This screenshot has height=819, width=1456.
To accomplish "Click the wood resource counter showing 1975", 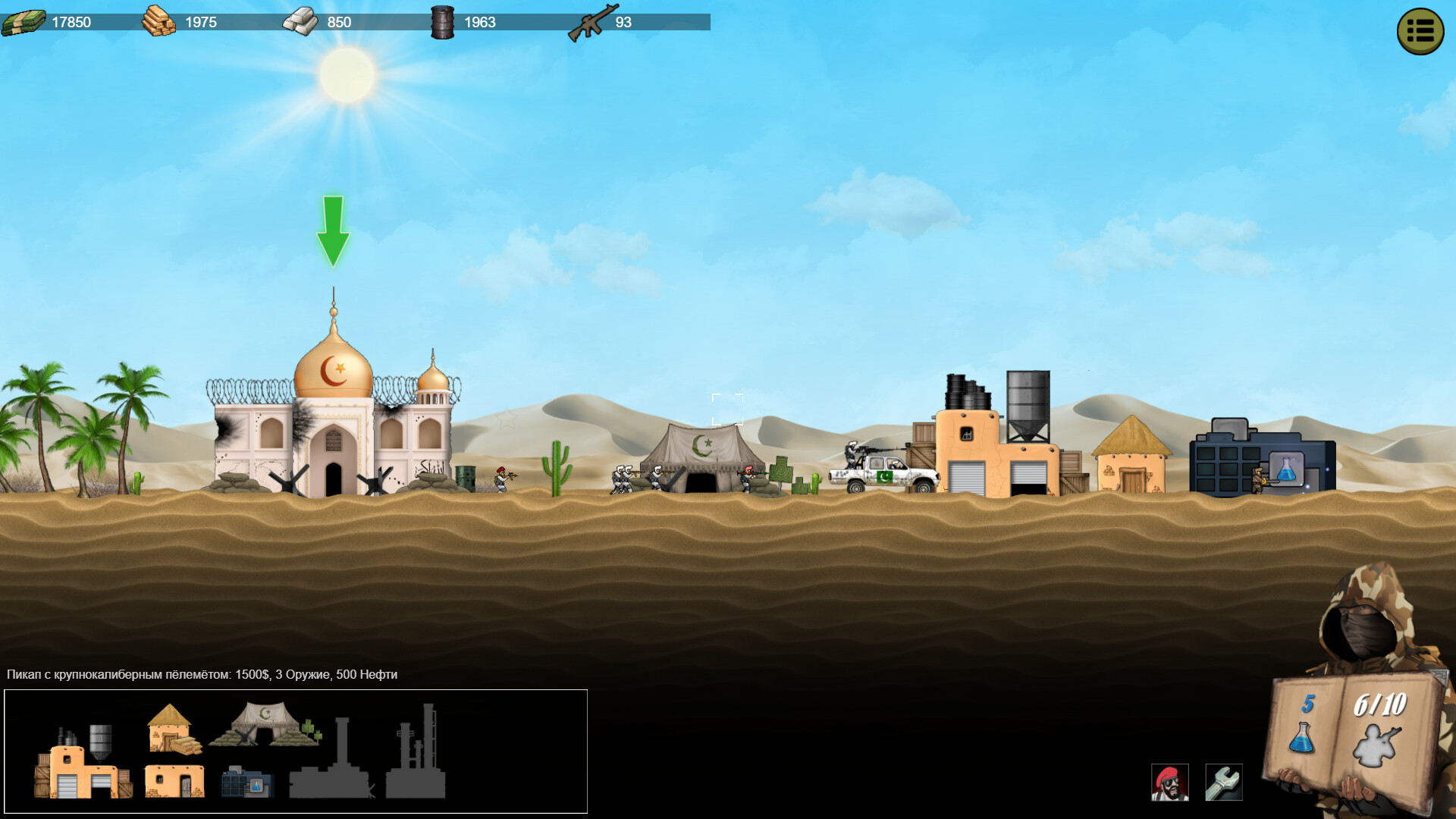I will (159, 21).
